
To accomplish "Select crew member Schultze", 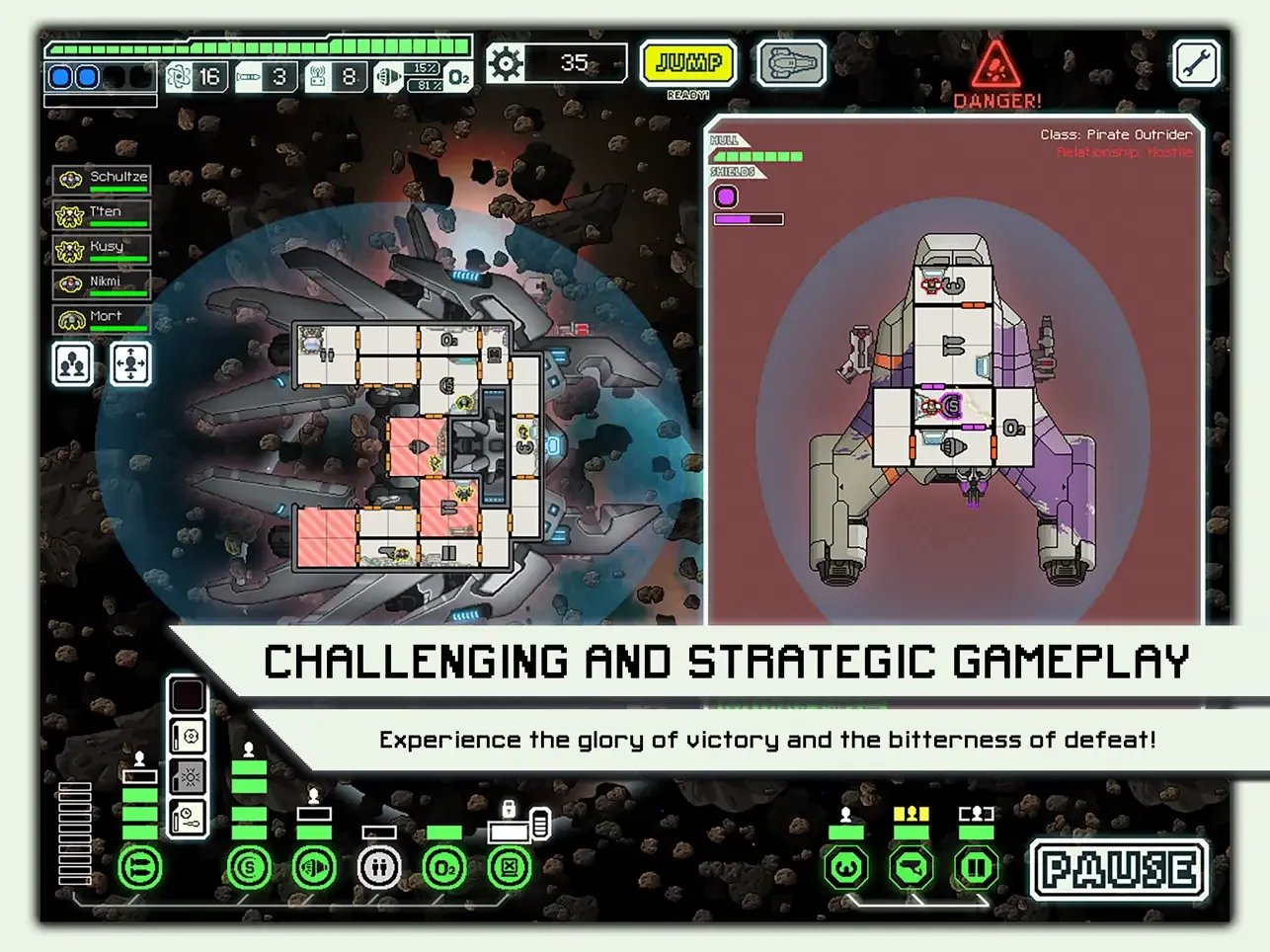I will click(x=102, y=179).
